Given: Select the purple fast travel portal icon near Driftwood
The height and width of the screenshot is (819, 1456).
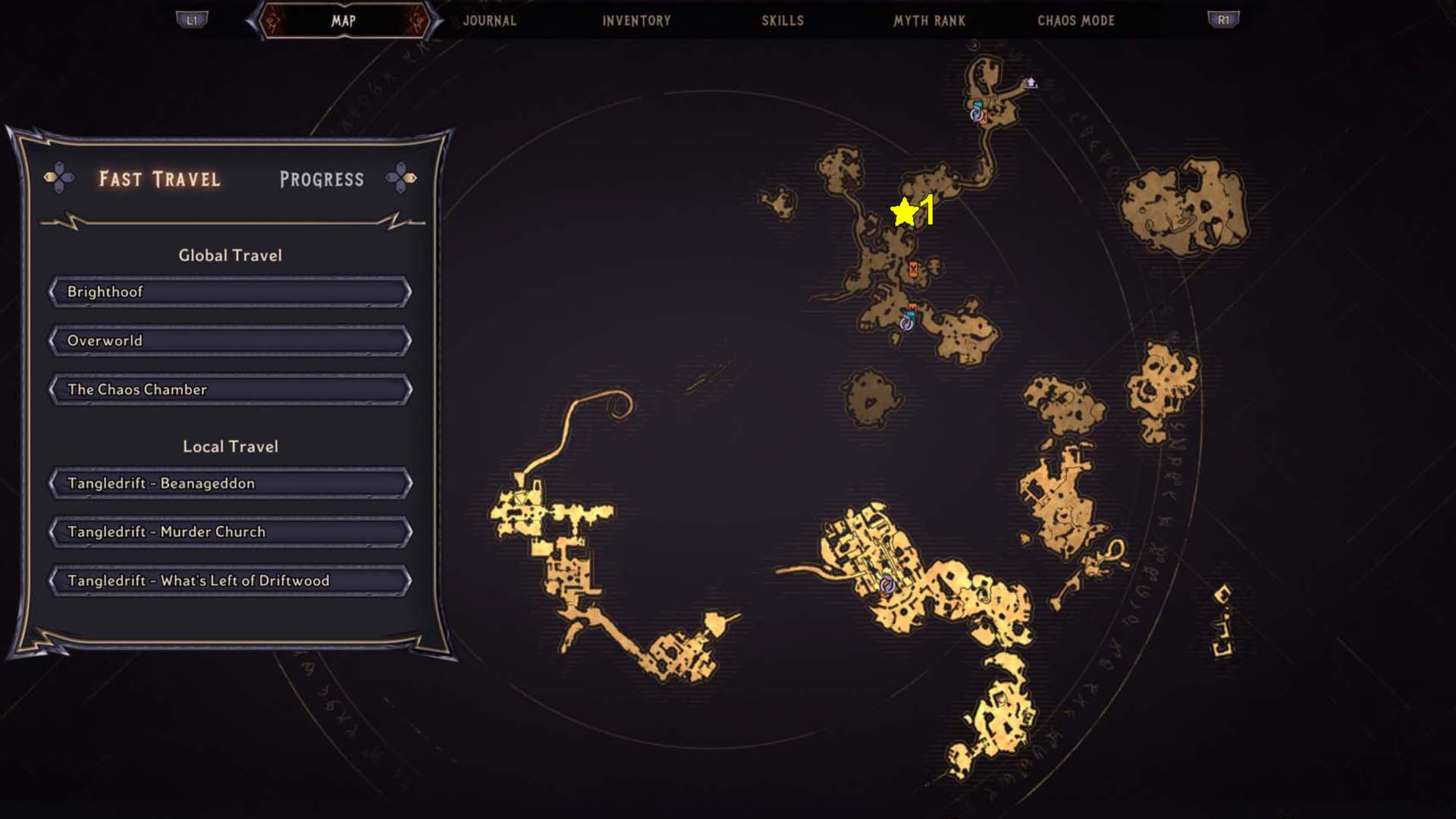Looking at the screenshot, I should [887, 584].
